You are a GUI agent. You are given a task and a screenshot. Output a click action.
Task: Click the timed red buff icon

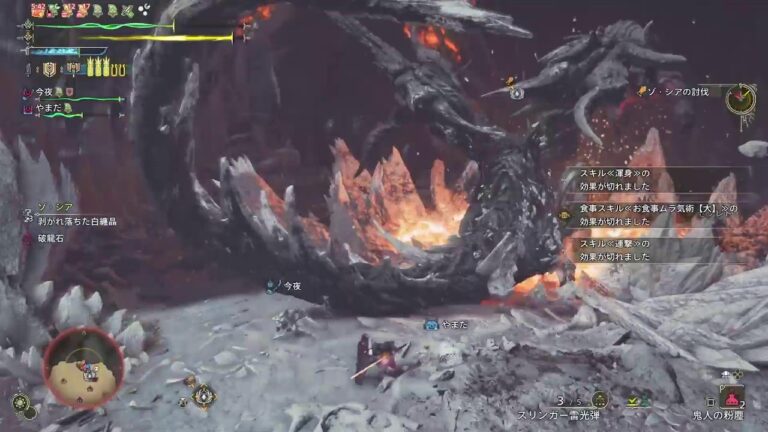pos(39,10)
